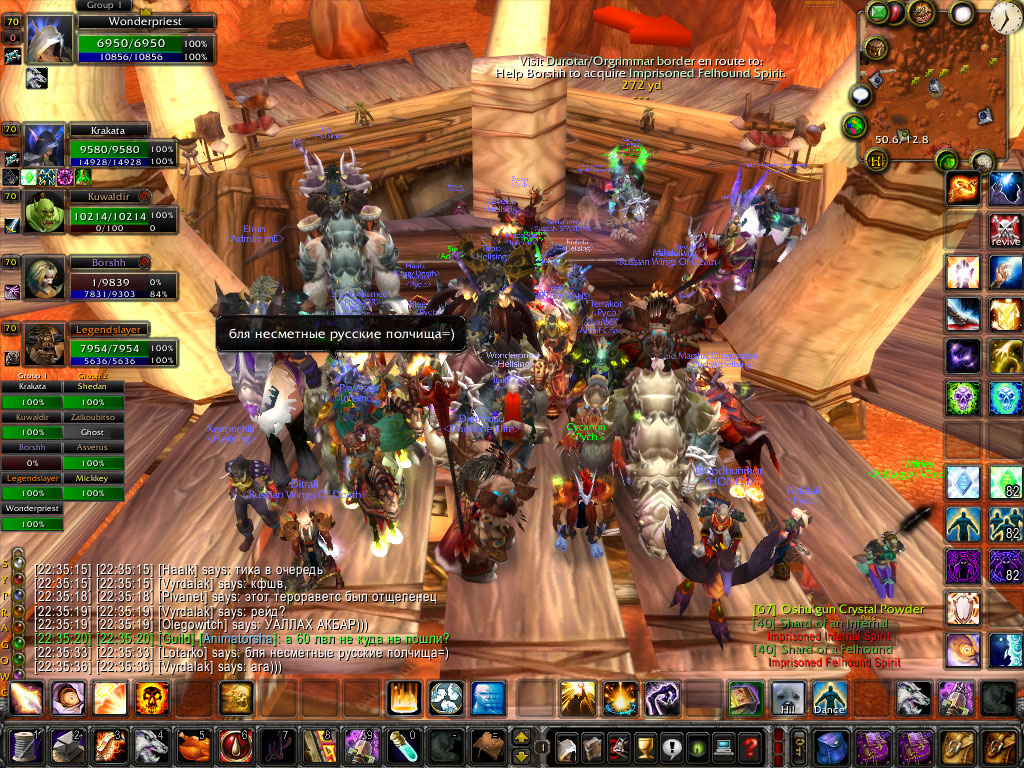Use the skull 'revive' ability
Image resolution: width=1024 pixels, height=768 pixels.
[1005, 230]
